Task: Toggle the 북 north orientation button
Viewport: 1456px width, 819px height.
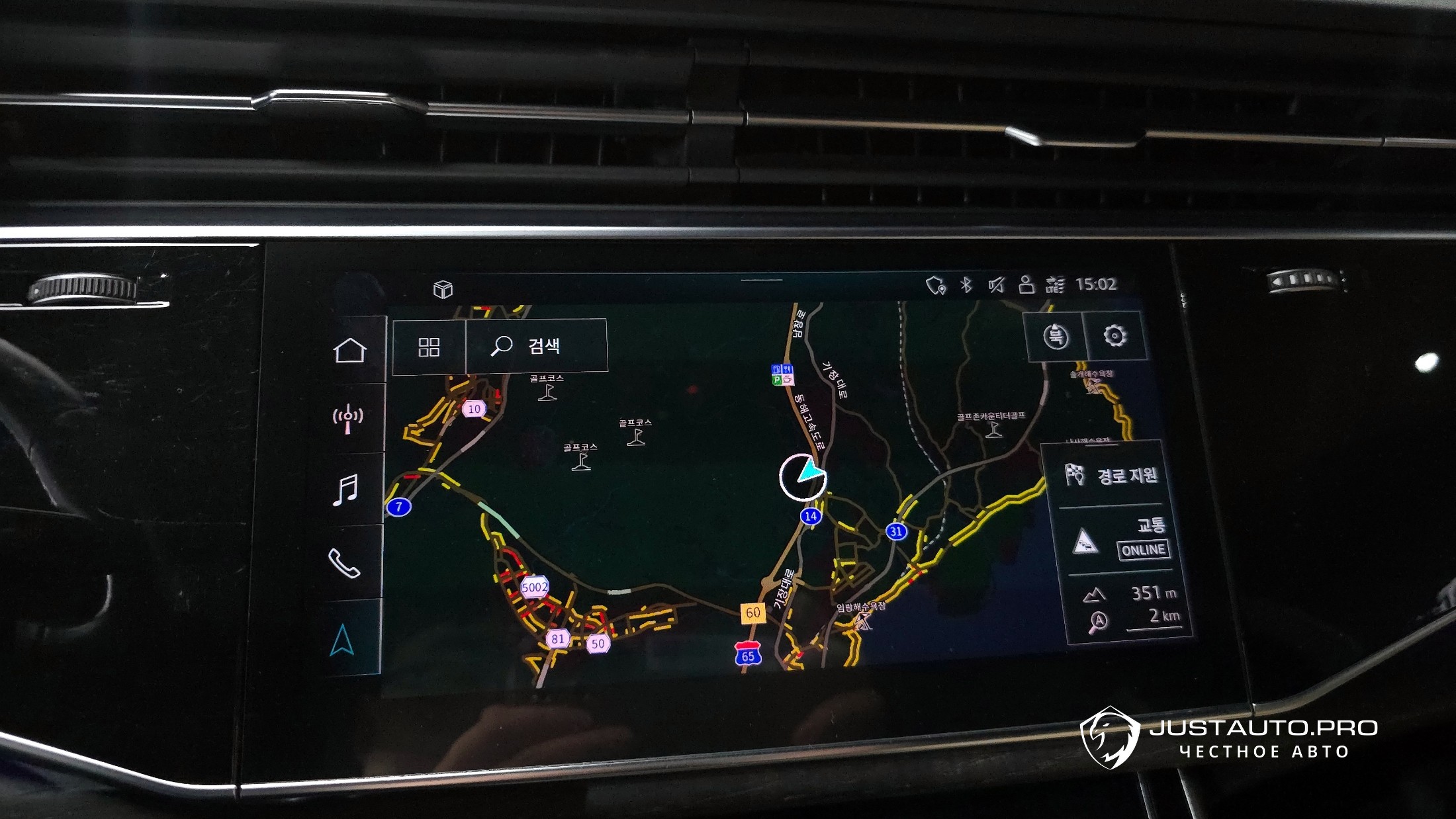Action: click(x=1055, y=337)
